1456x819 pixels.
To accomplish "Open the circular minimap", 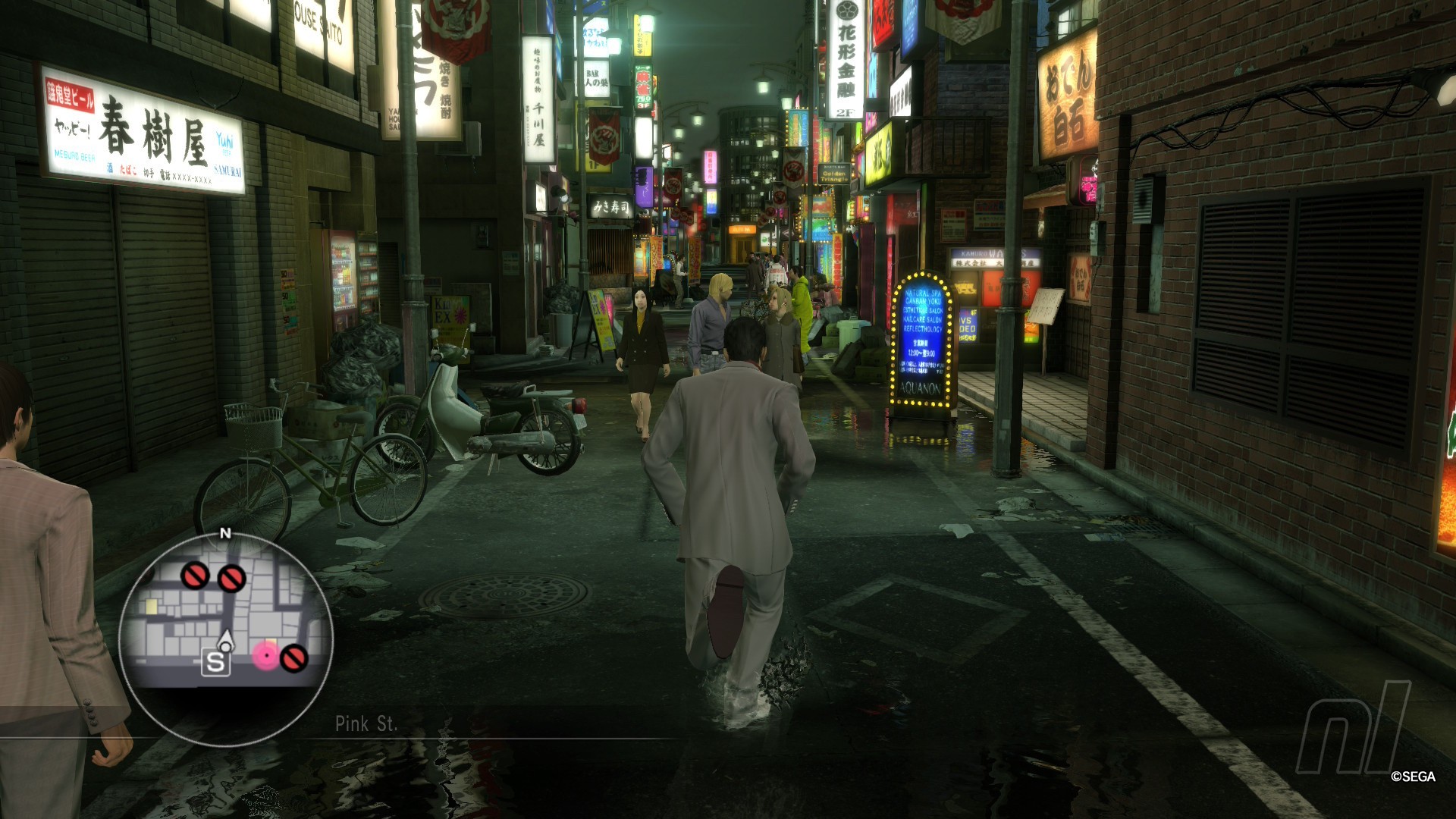I will click(x=225, y=639).
